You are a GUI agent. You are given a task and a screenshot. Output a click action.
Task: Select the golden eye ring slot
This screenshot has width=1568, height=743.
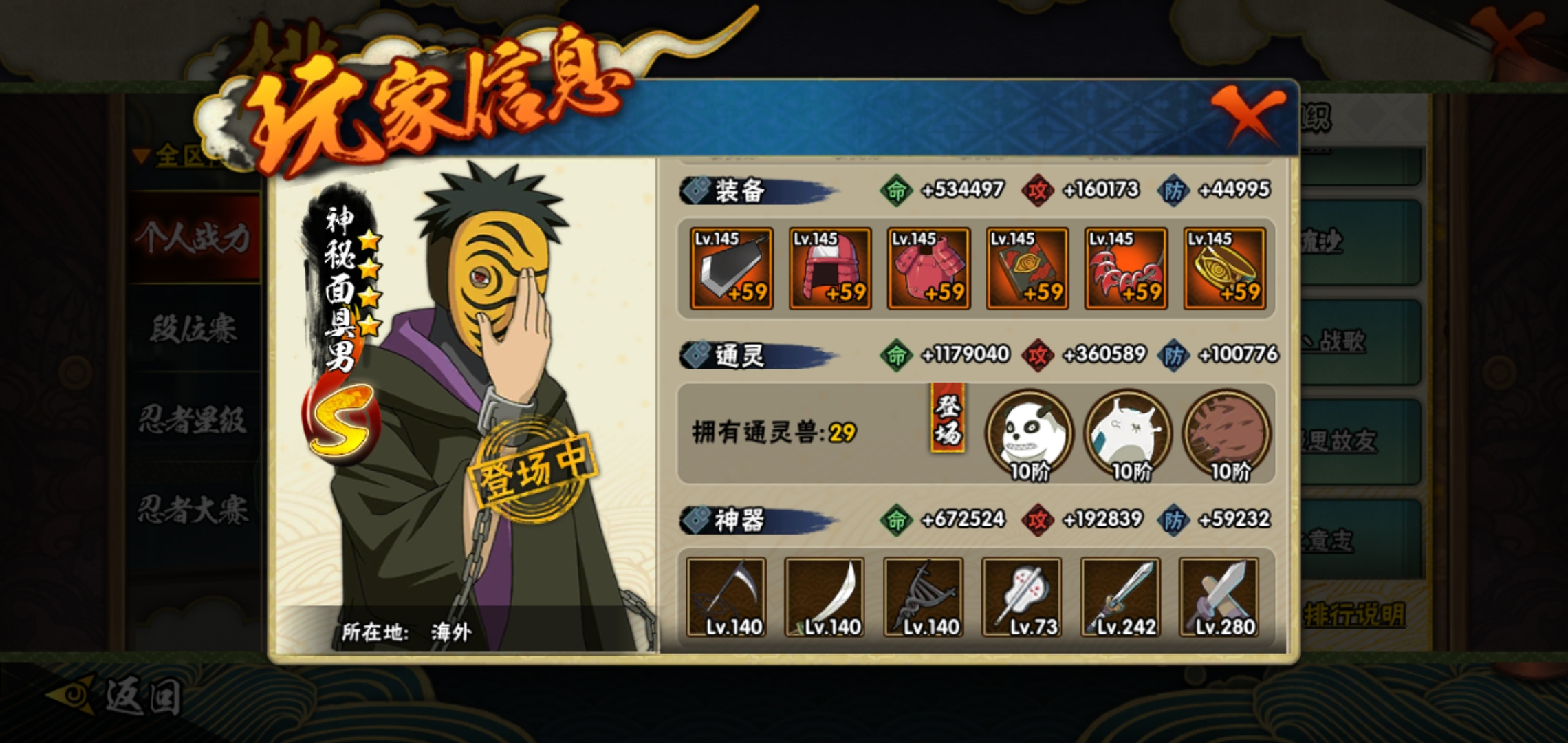(x=1225, y=268)
